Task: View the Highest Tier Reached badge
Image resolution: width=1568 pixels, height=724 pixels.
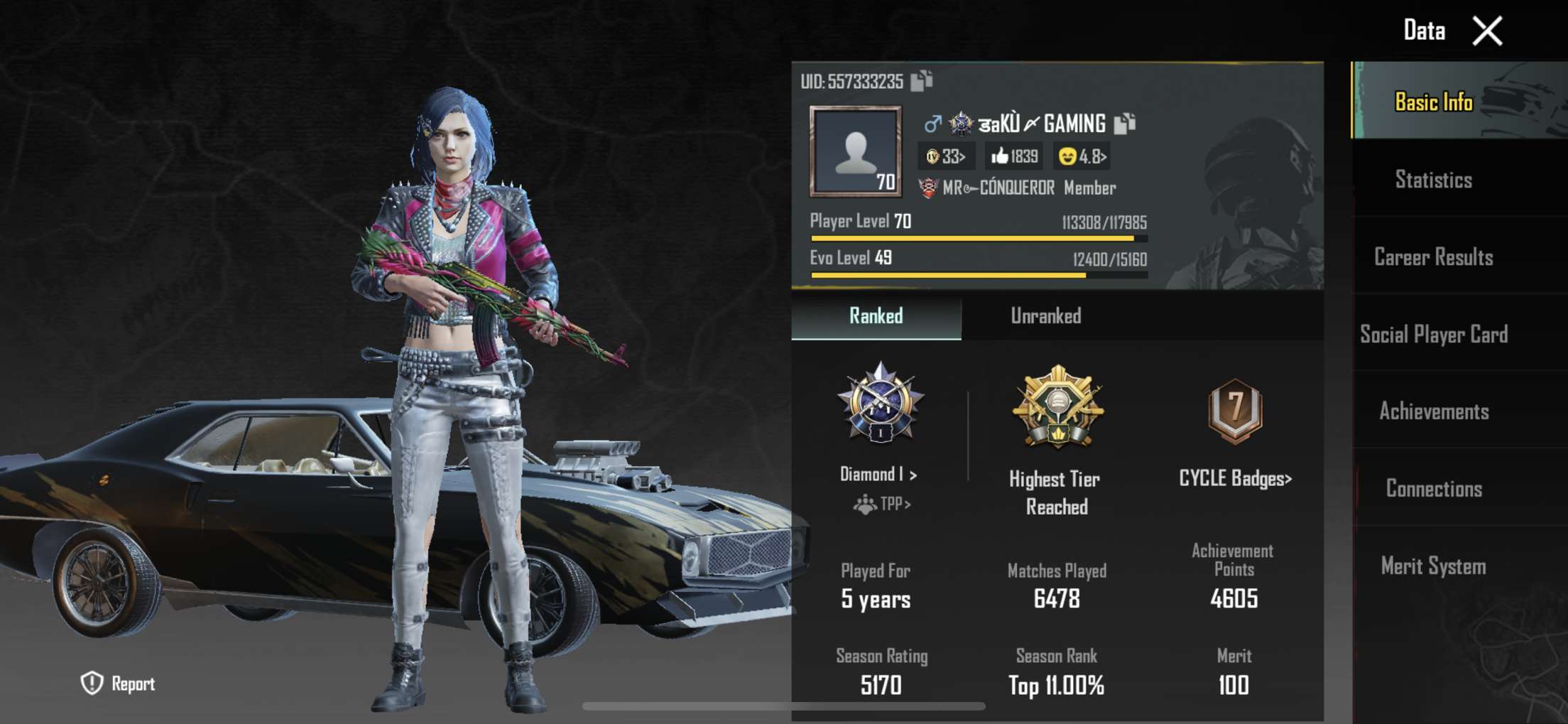Action: click(1057, 407)
